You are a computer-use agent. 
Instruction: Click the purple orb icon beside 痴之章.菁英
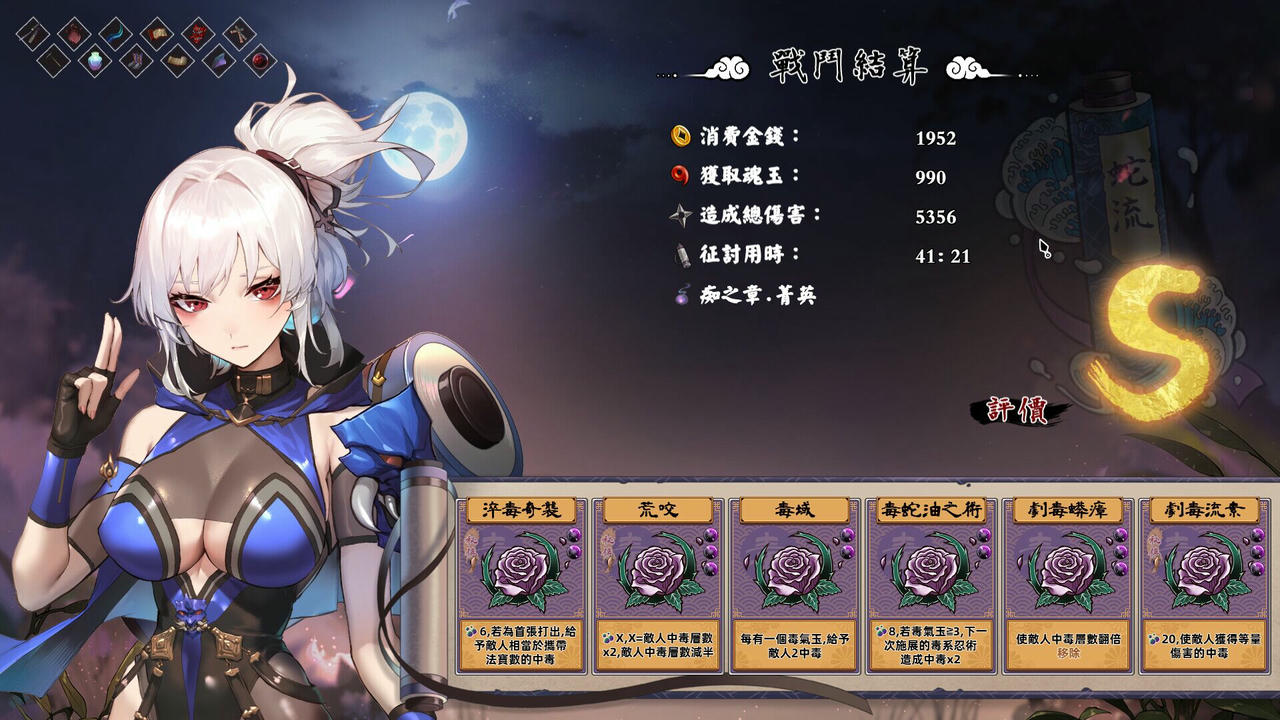click(680, 295)
